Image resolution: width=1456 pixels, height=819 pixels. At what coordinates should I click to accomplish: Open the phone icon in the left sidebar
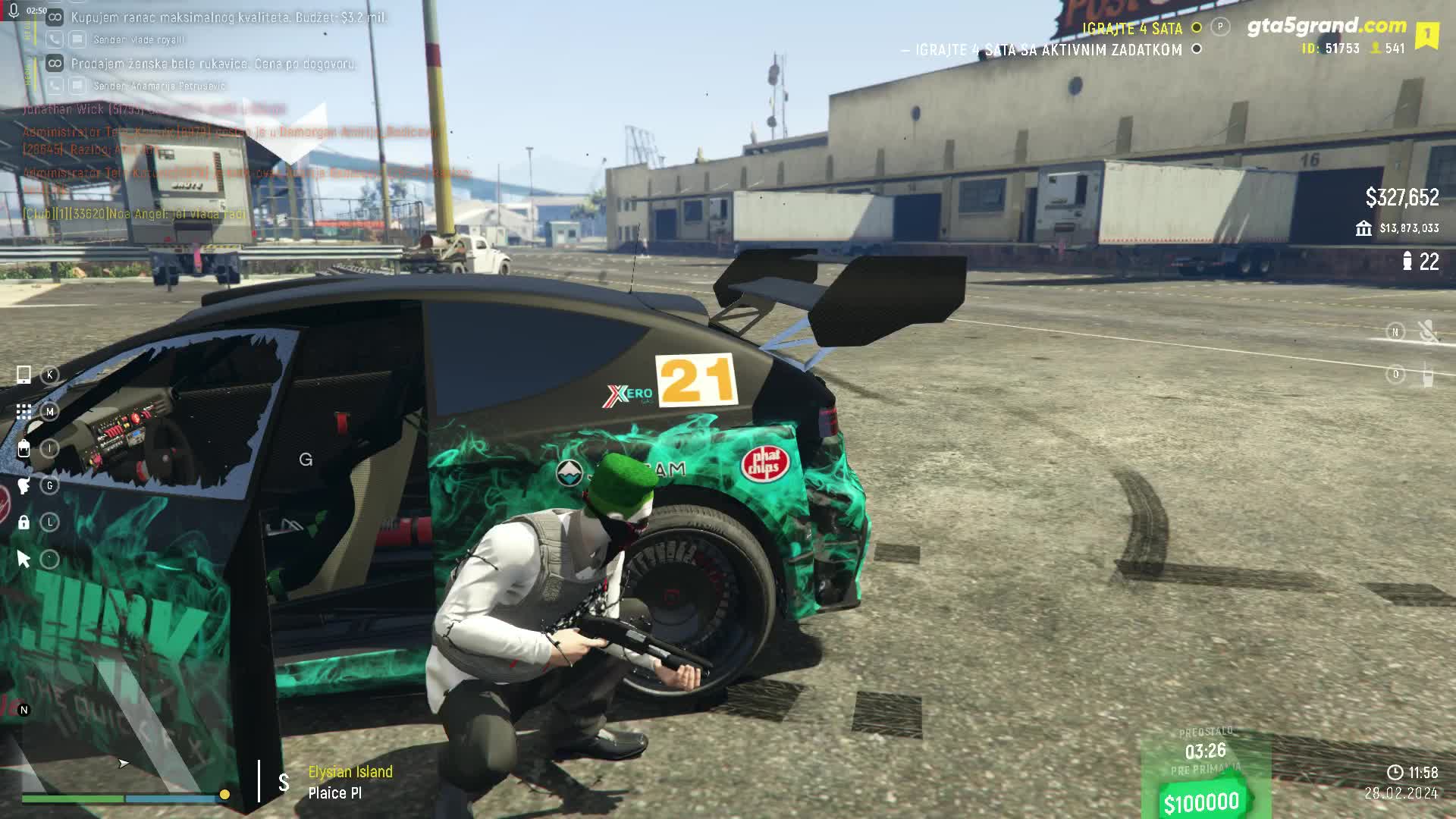24,375
